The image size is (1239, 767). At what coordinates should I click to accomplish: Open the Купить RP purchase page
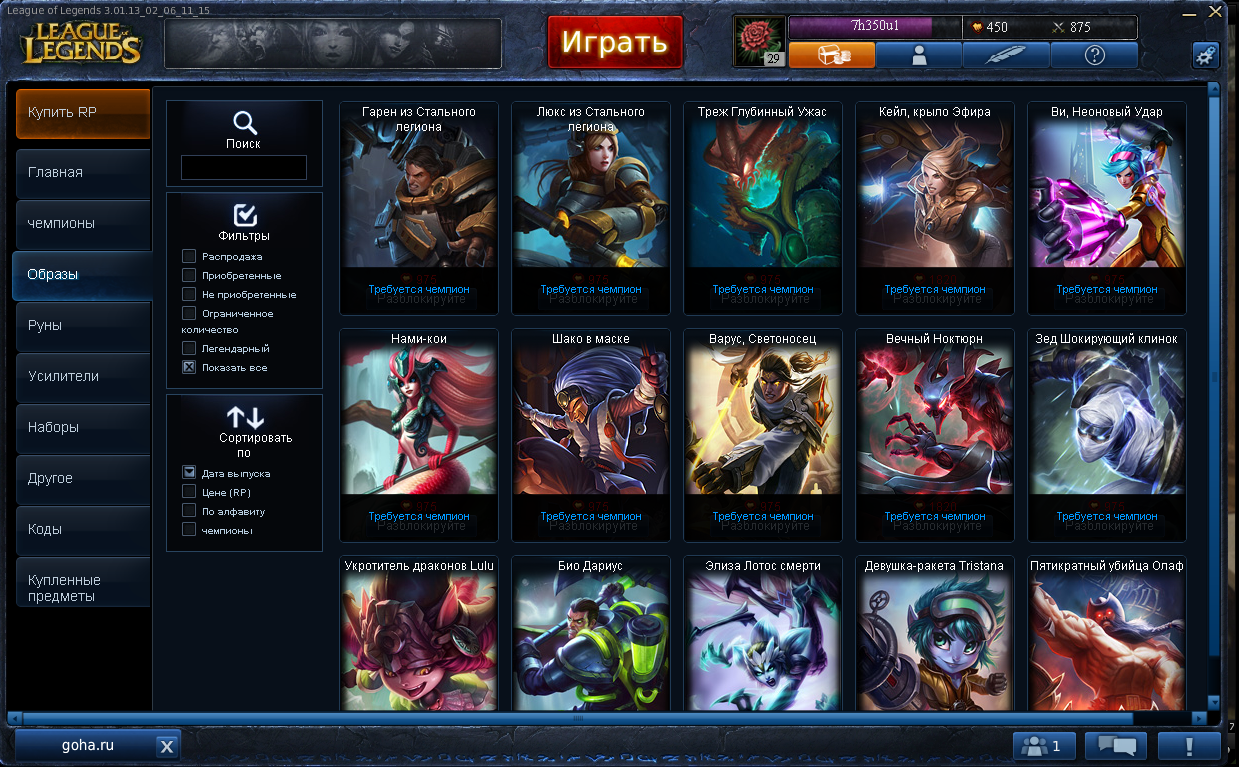tap(83, 113)
